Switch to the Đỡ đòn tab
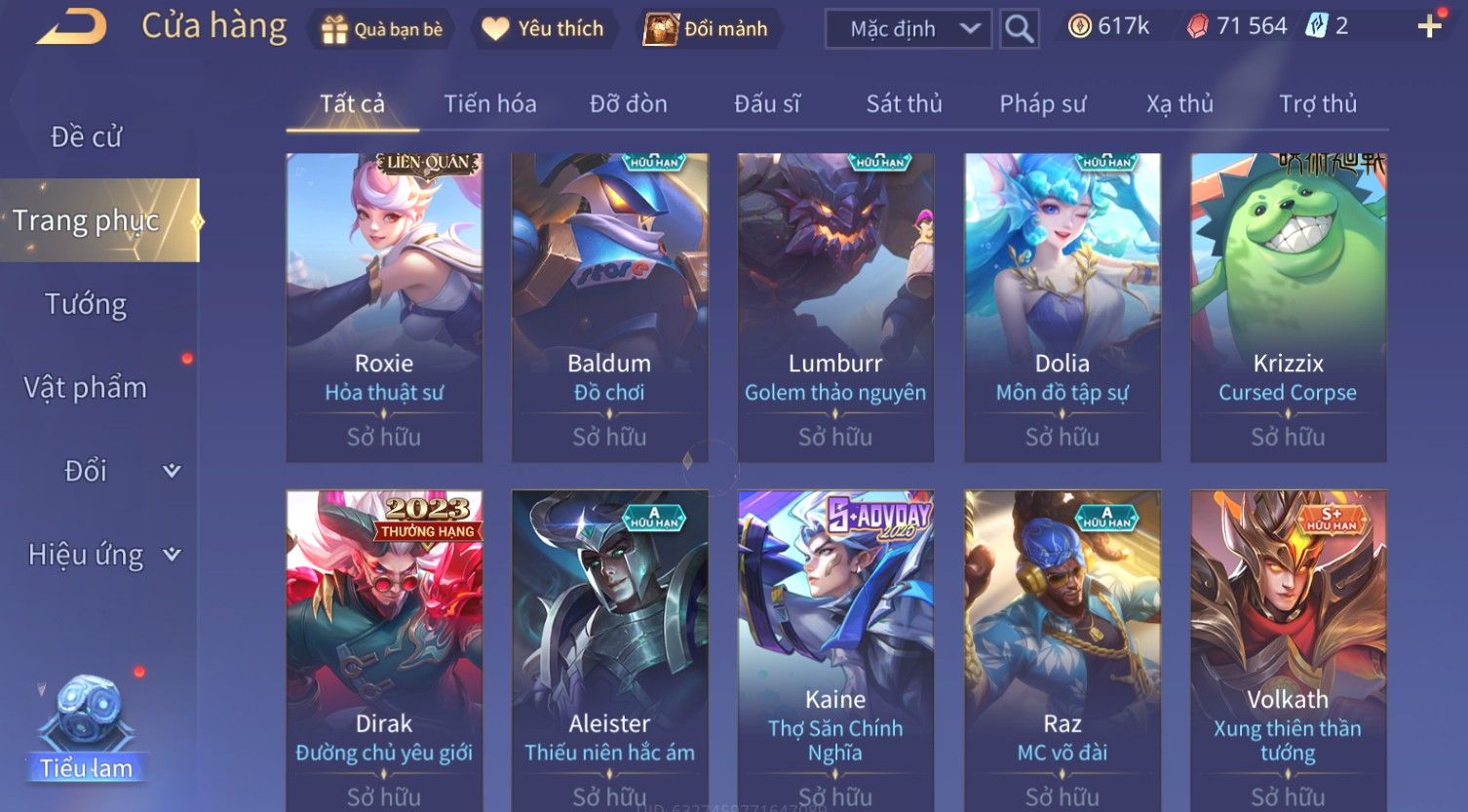1468x812 pixels. pyautogui.click(x=628, y=103)
